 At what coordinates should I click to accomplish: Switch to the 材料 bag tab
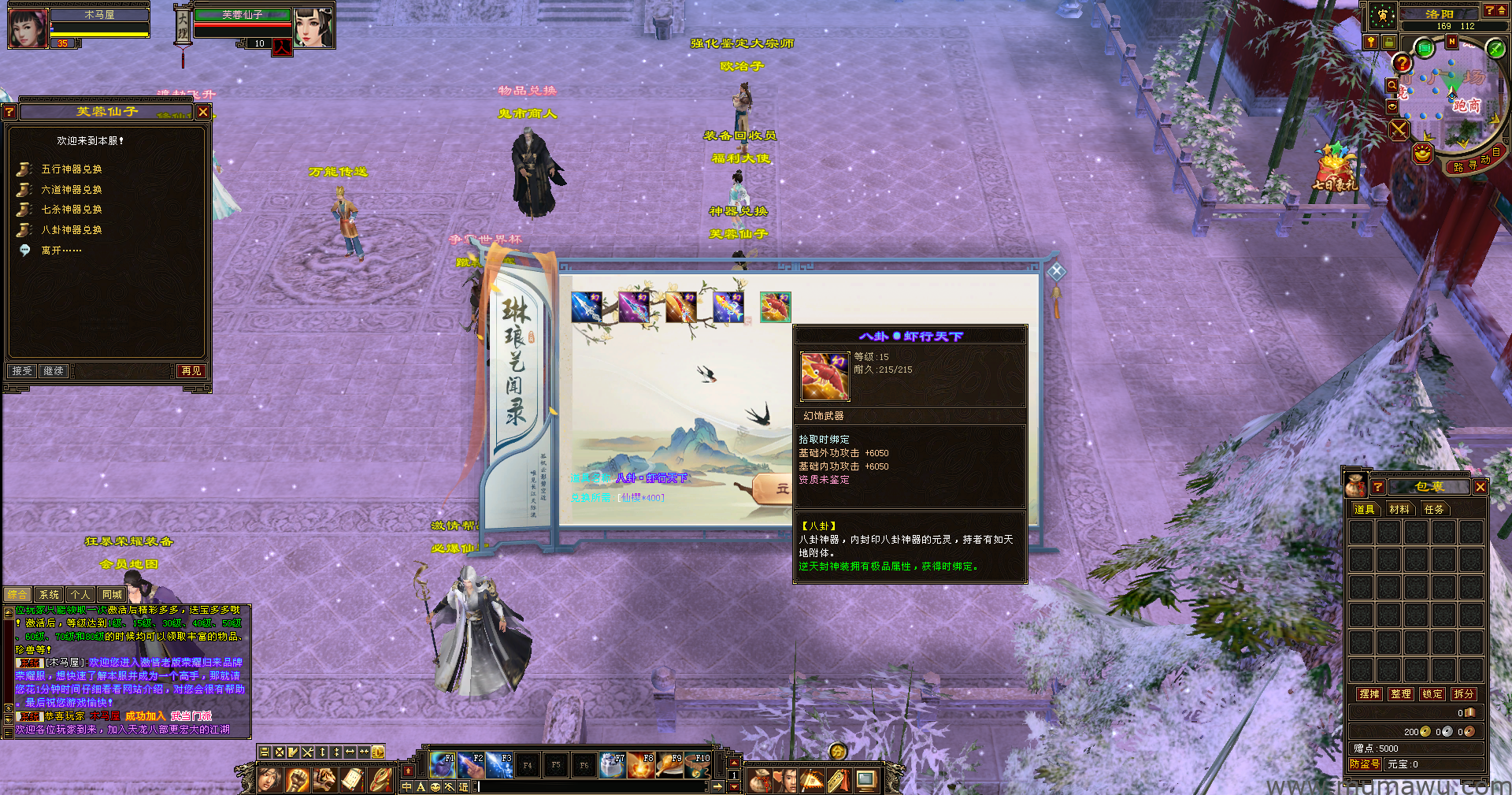(1399, 510)
